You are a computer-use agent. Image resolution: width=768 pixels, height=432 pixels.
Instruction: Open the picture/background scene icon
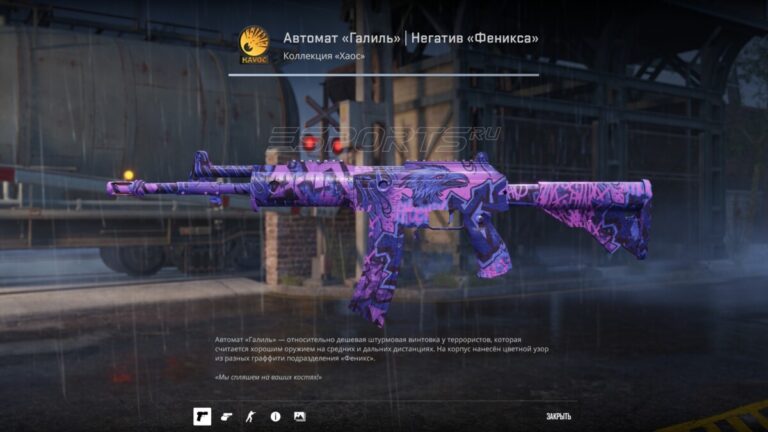299,416
